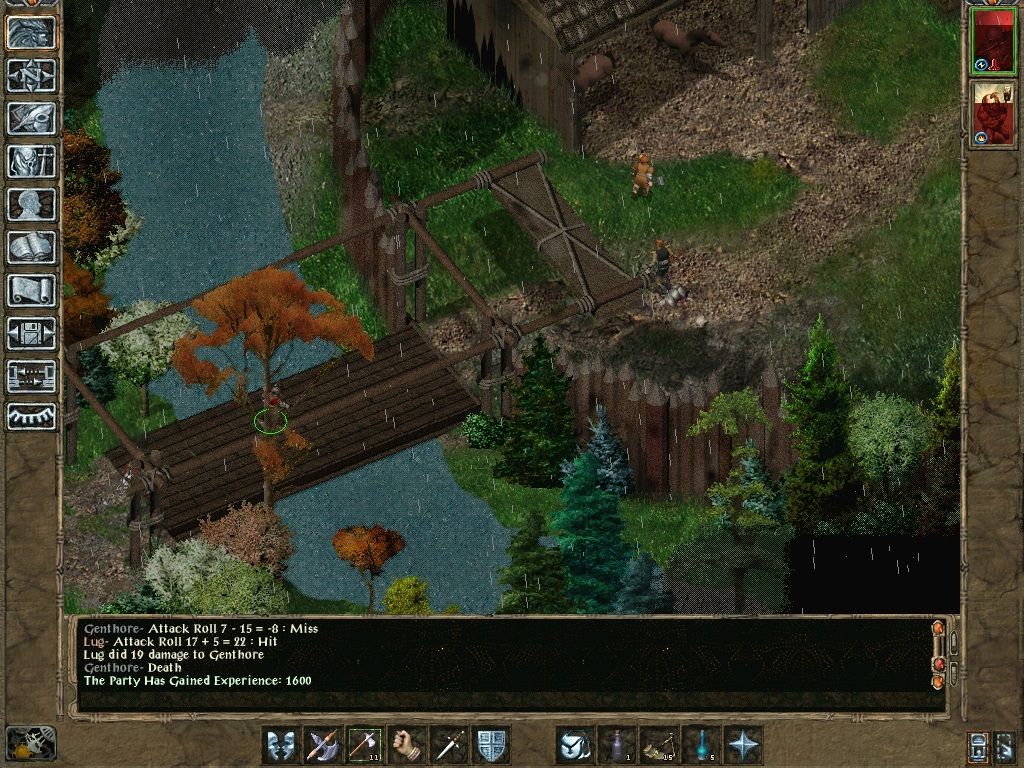This screenshot has width=1024, height=768.
Task: Activate the talk masks action
Action: tap(281, 745)
